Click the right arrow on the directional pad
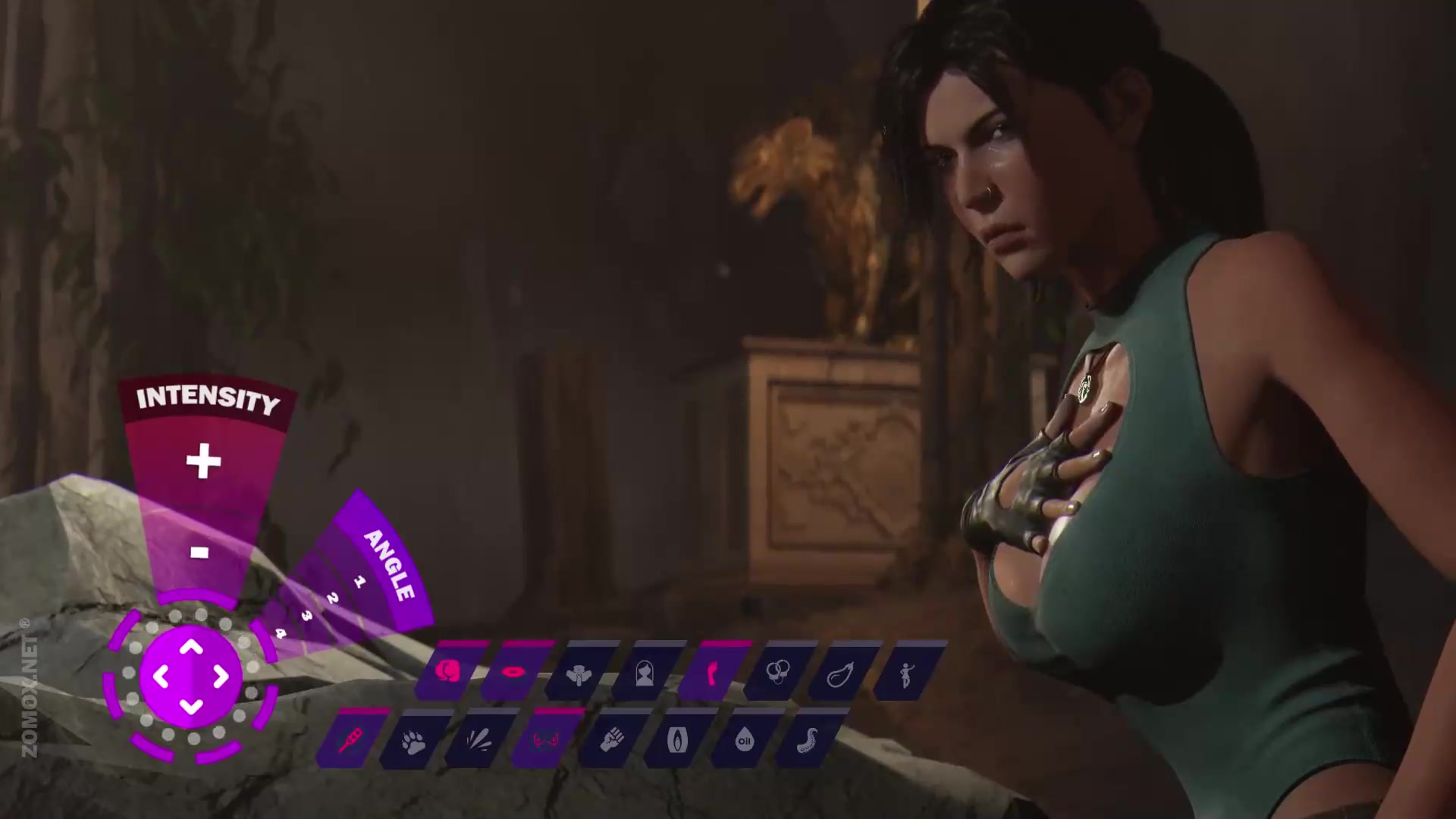Image resolution: width=1456 pixels, height=819 pixels. [x=221, y=676]
